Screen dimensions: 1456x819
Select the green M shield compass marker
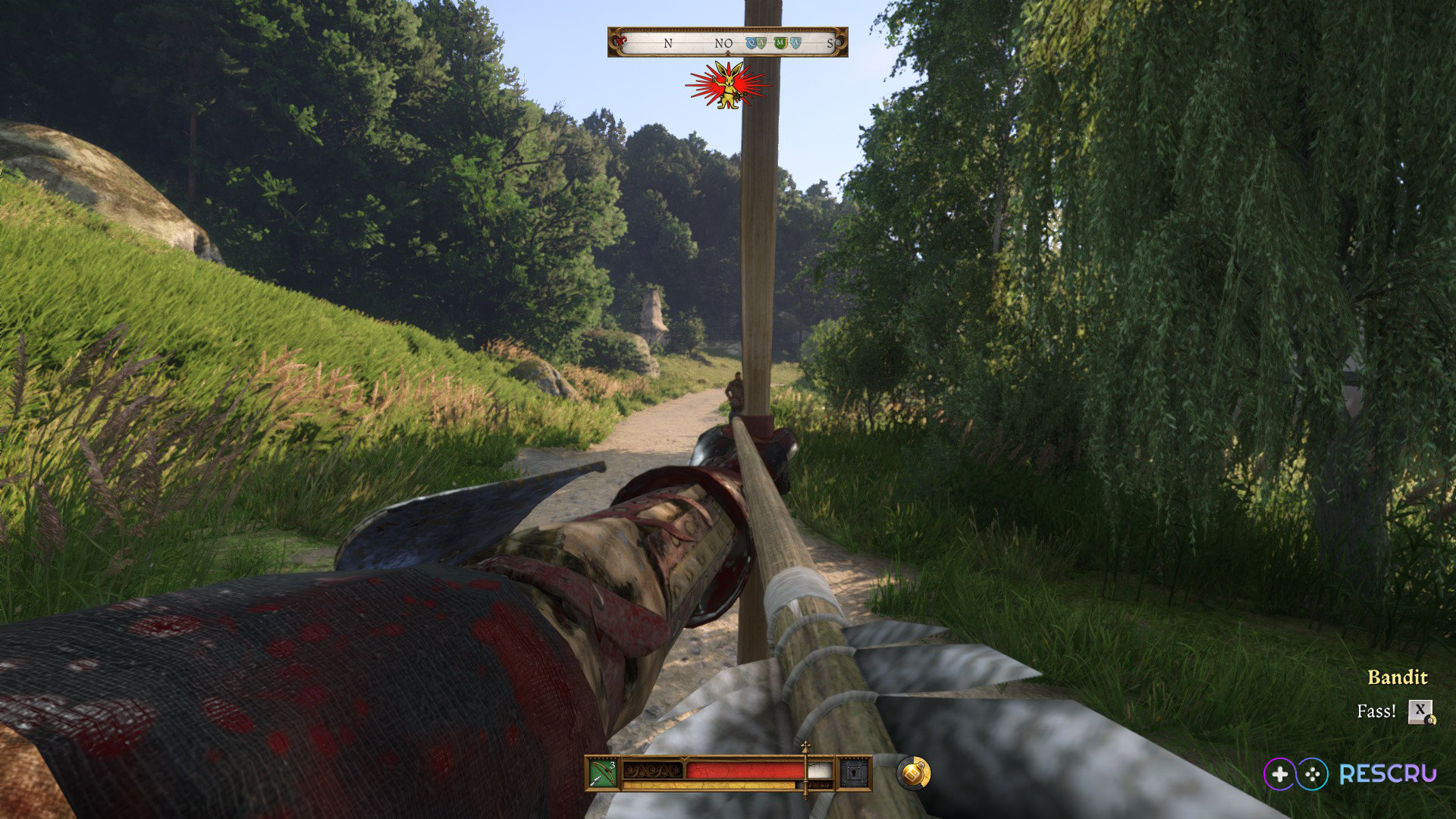[x=780, y=43]
